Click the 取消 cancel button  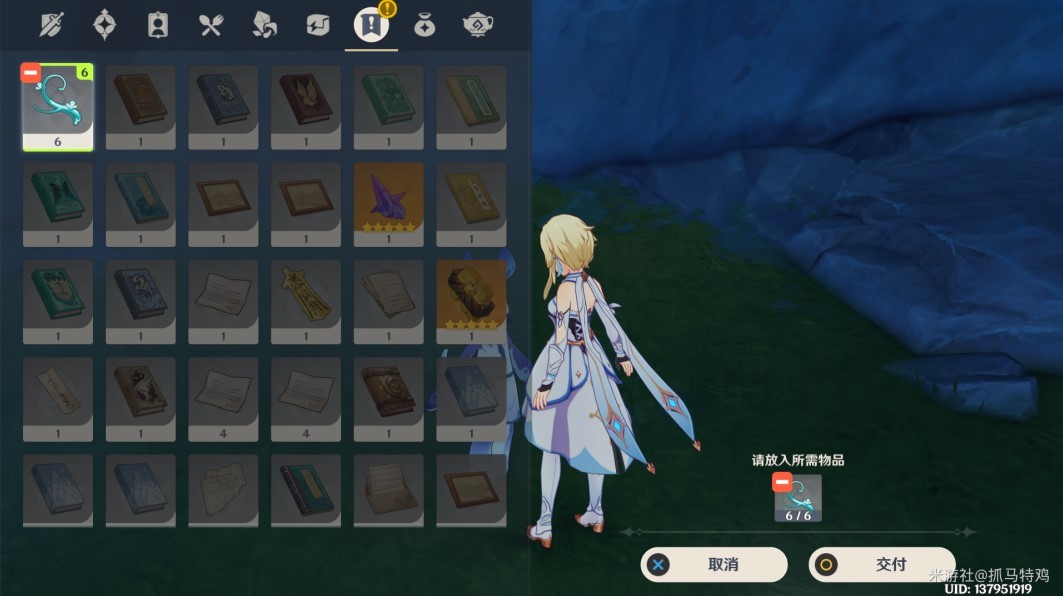coord(714,564)
